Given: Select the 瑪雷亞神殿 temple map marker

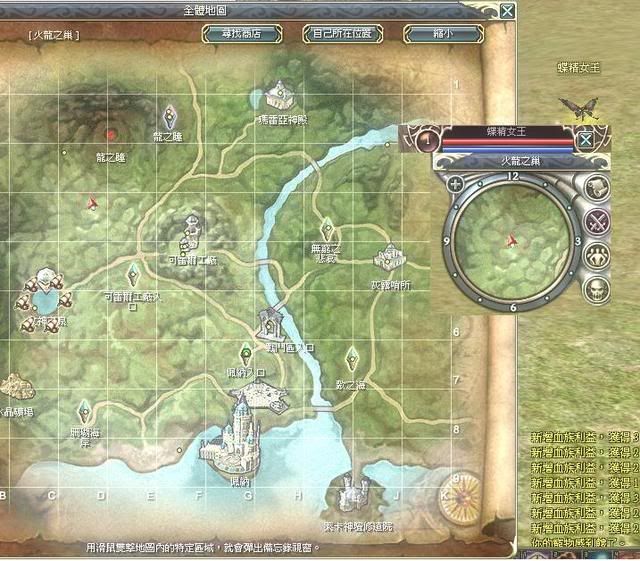Looking at the screenshot, I should click(x=281, y=95).
